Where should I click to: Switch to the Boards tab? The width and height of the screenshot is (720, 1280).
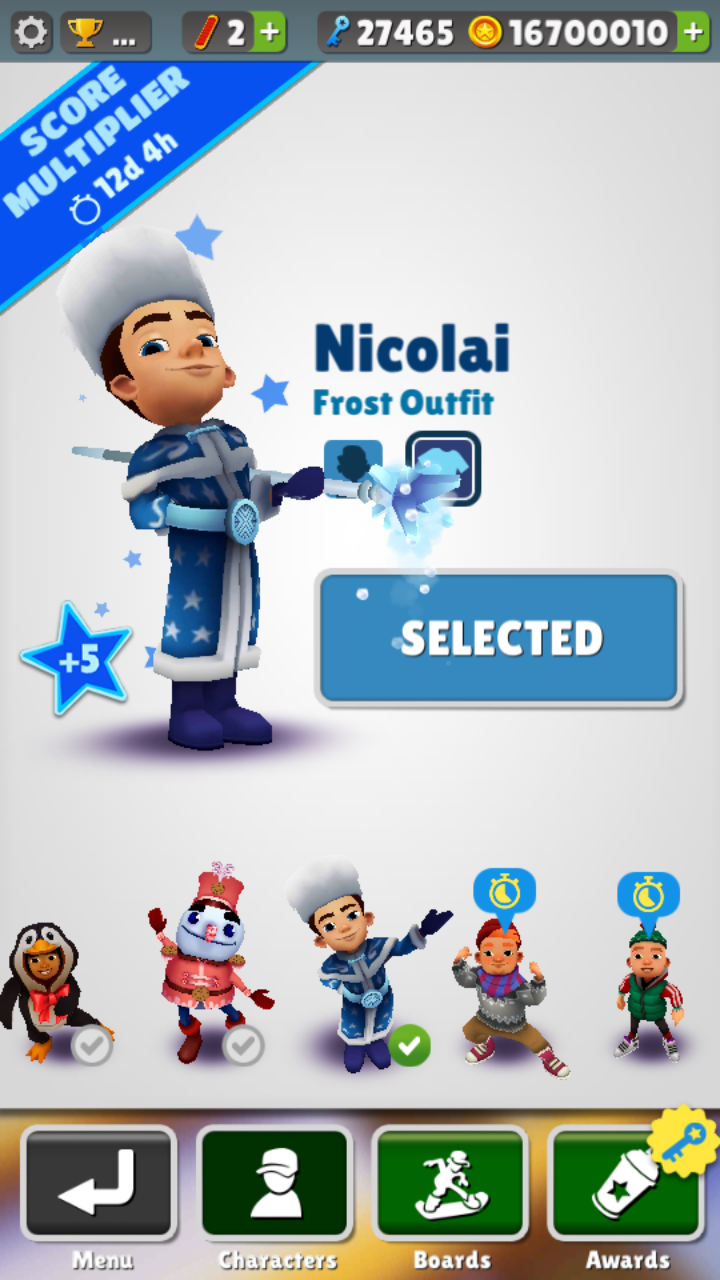click(x=451, y=1183)
